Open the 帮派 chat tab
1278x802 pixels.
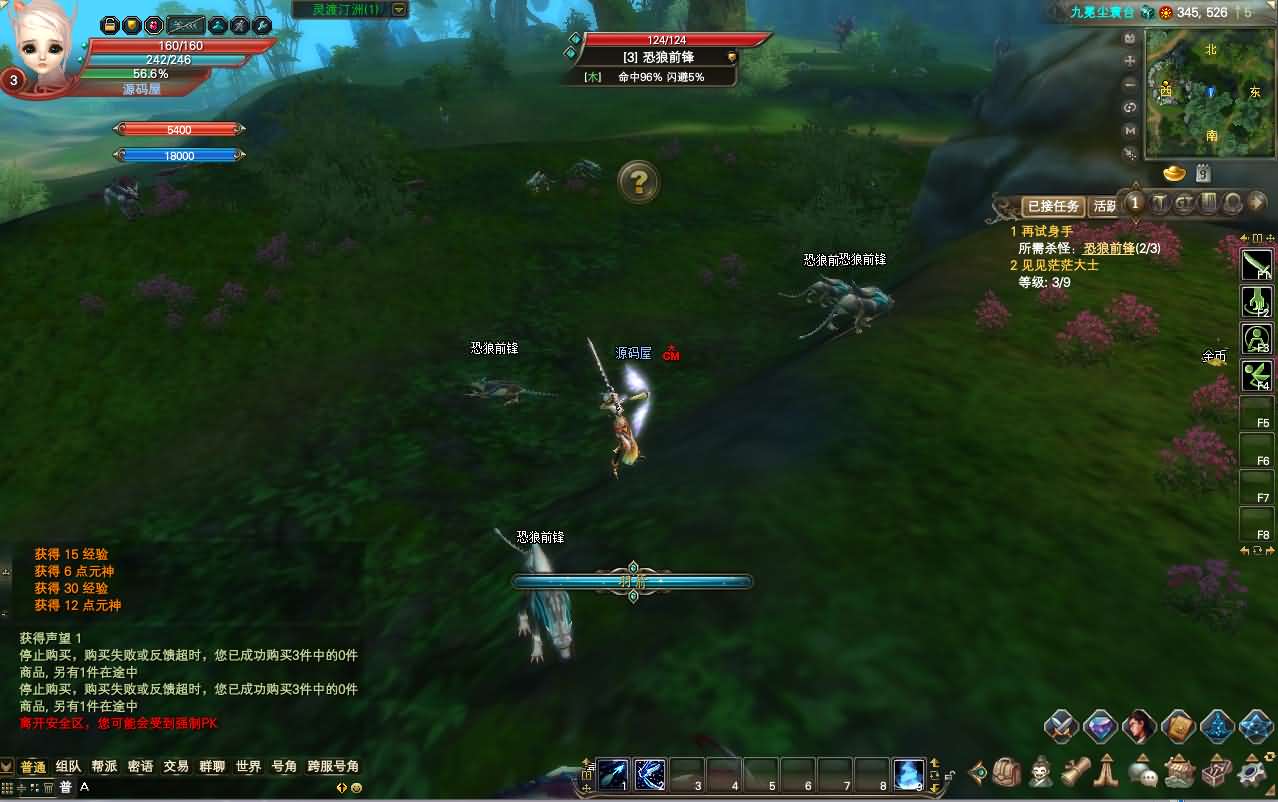104,767
